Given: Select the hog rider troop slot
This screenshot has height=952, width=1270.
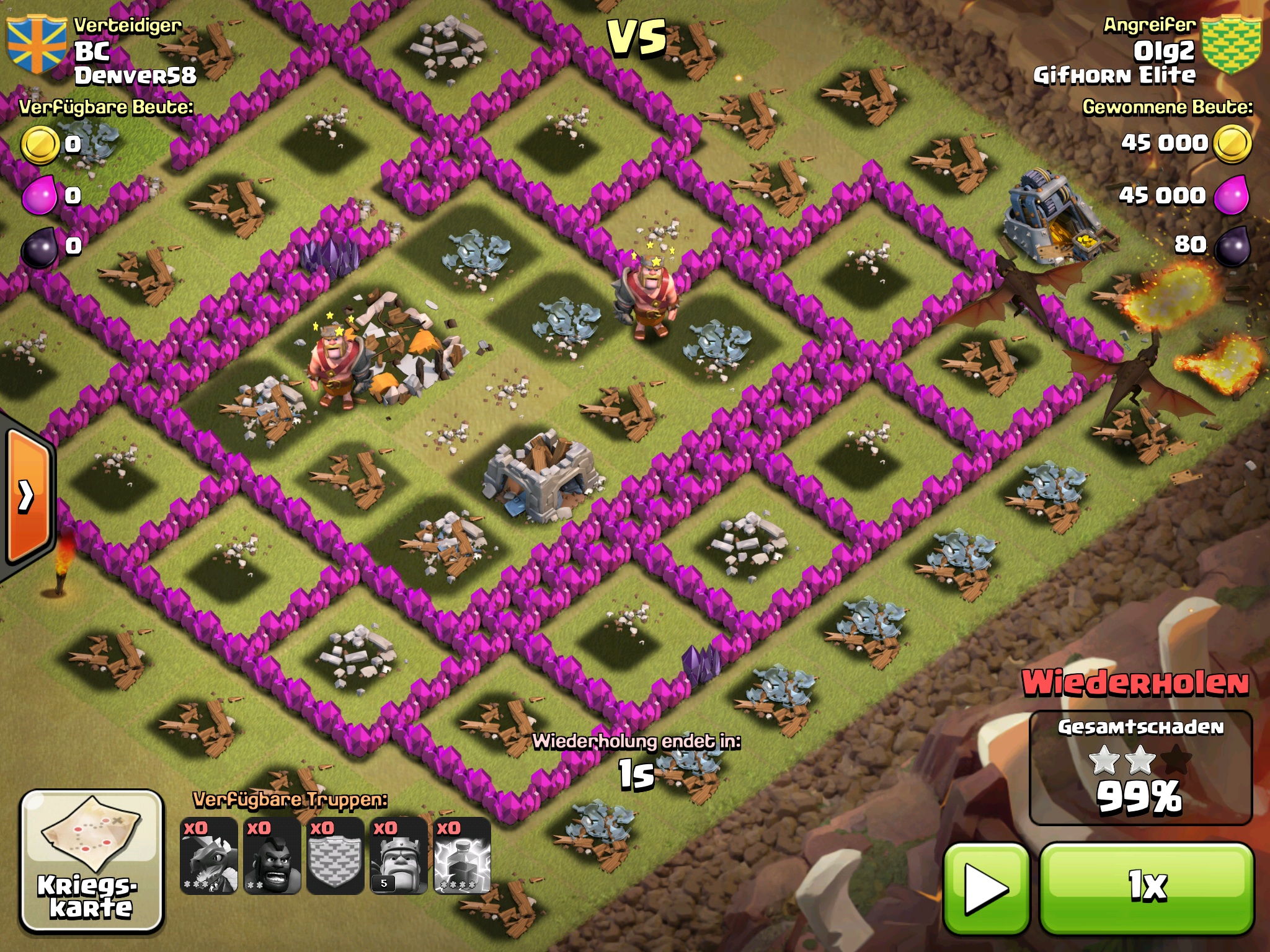Looking at the screenshot, I should tap(272, 855).
